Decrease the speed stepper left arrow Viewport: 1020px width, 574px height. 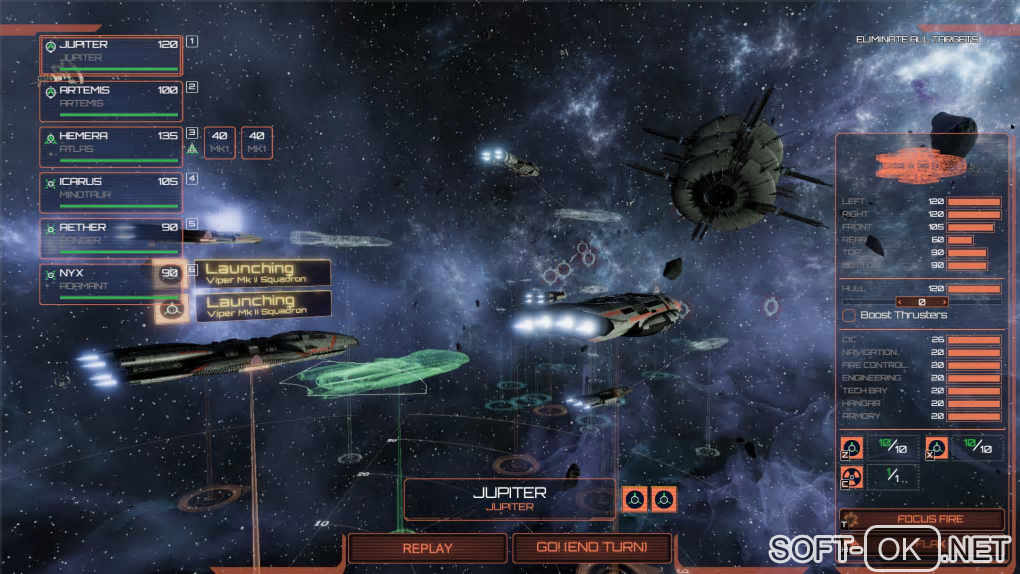899,301
